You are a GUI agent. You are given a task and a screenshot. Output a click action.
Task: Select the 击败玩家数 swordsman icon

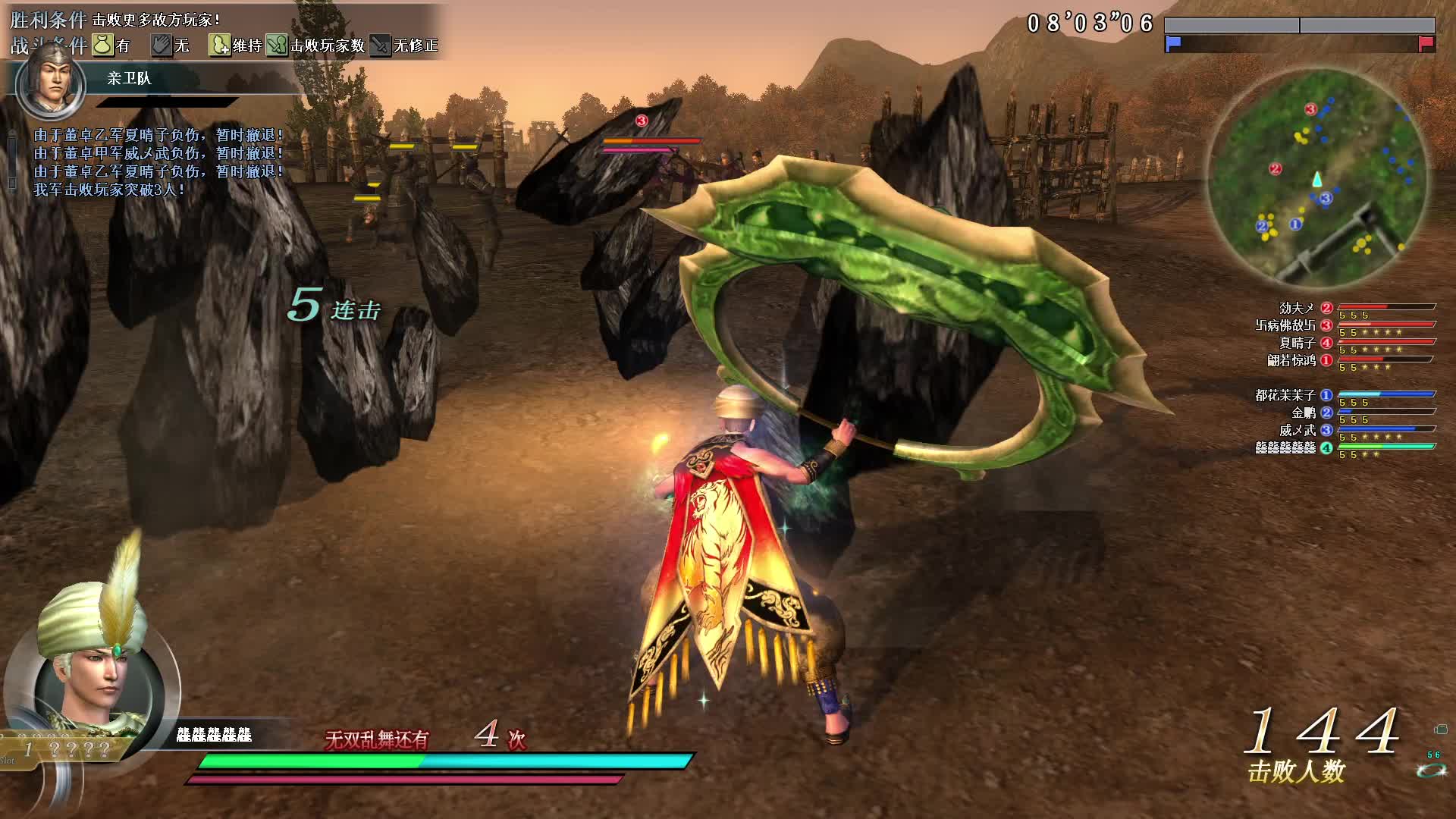click(277, 45)
